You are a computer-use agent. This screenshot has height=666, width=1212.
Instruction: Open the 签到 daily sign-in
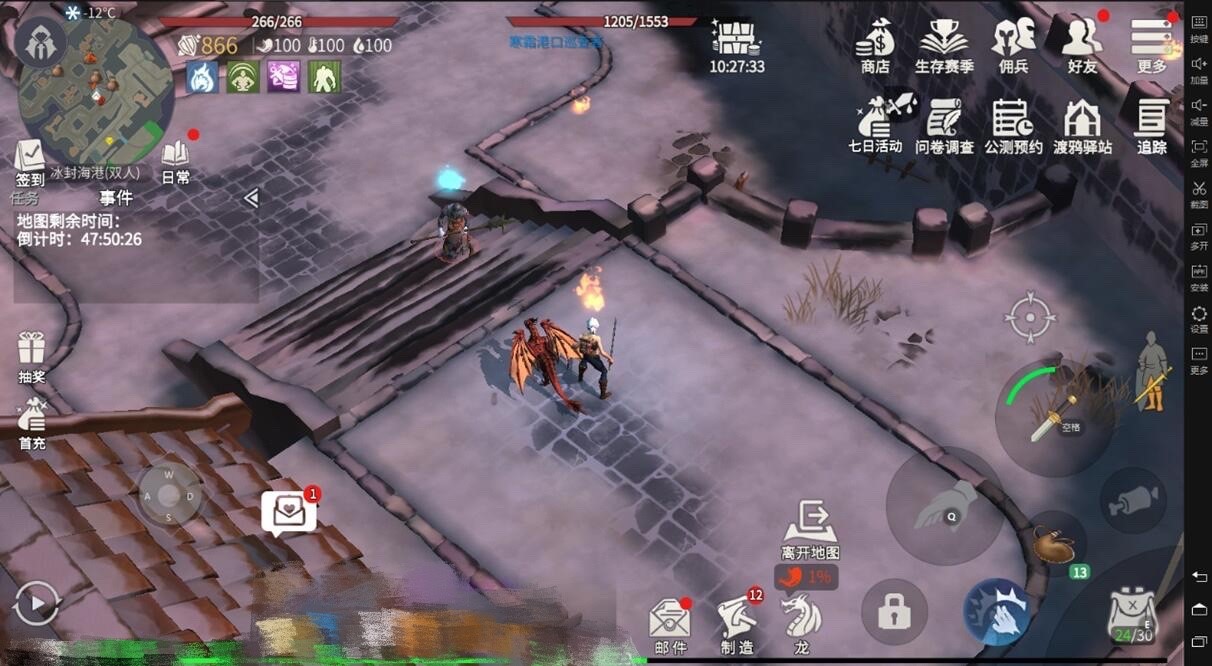30,162
